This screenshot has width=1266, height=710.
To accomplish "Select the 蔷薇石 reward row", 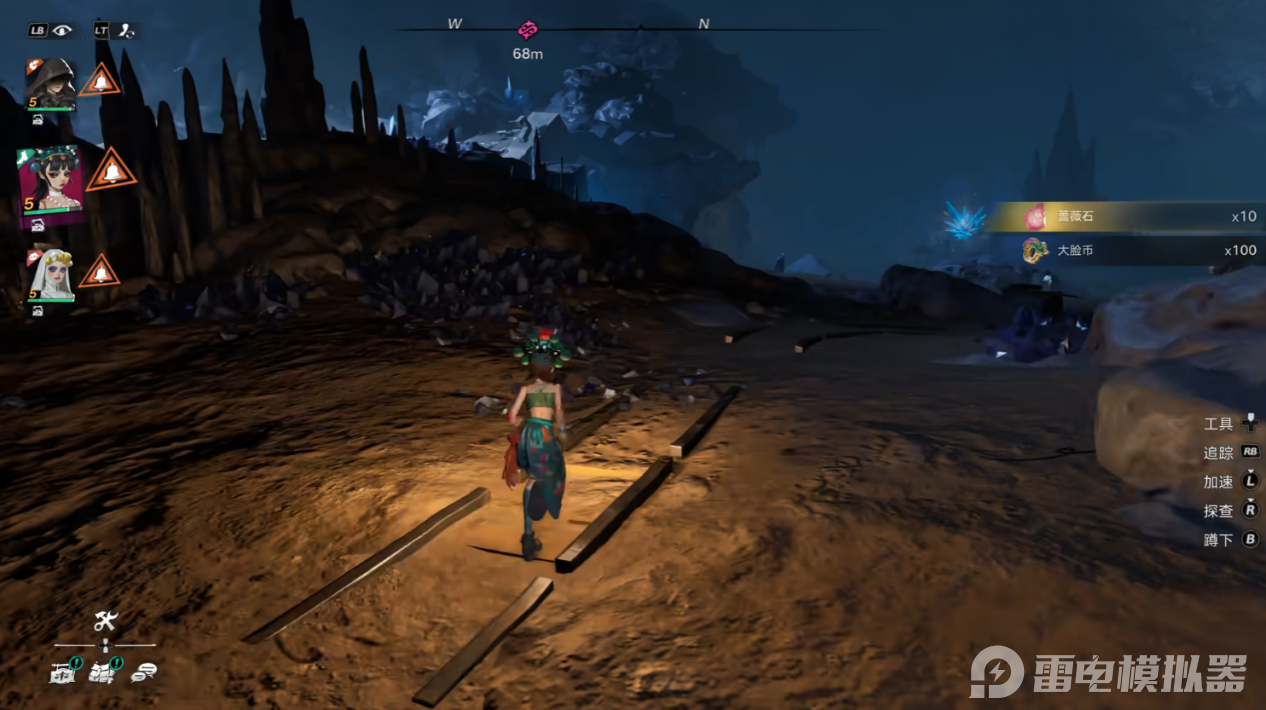I will (x=1126, y=216).
